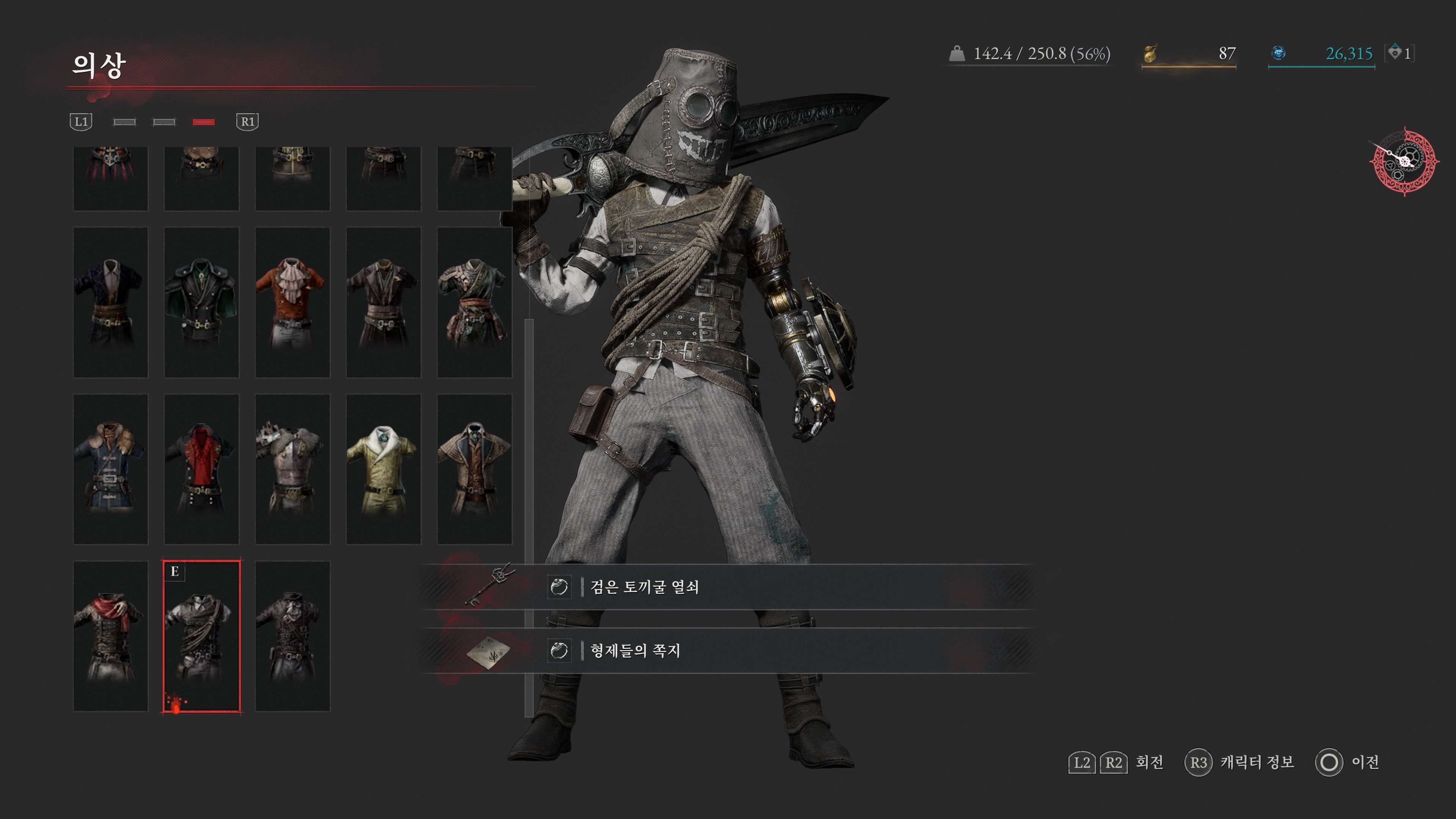Viewport: 1456px width, 819px height.
Task: Pick the brown checkered coat costume
Action: (474, 469)
